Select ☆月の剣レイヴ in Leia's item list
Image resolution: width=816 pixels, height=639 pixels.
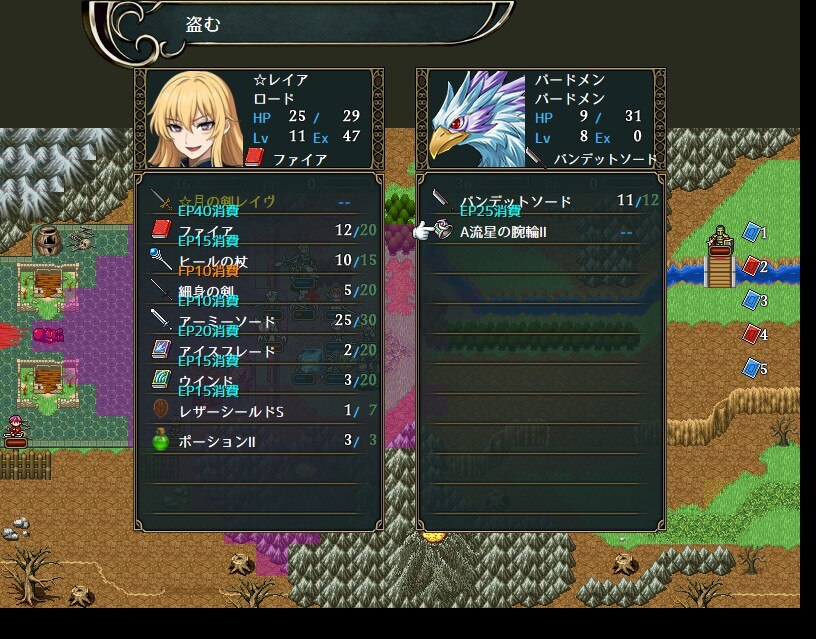click(x=258, y=201)
